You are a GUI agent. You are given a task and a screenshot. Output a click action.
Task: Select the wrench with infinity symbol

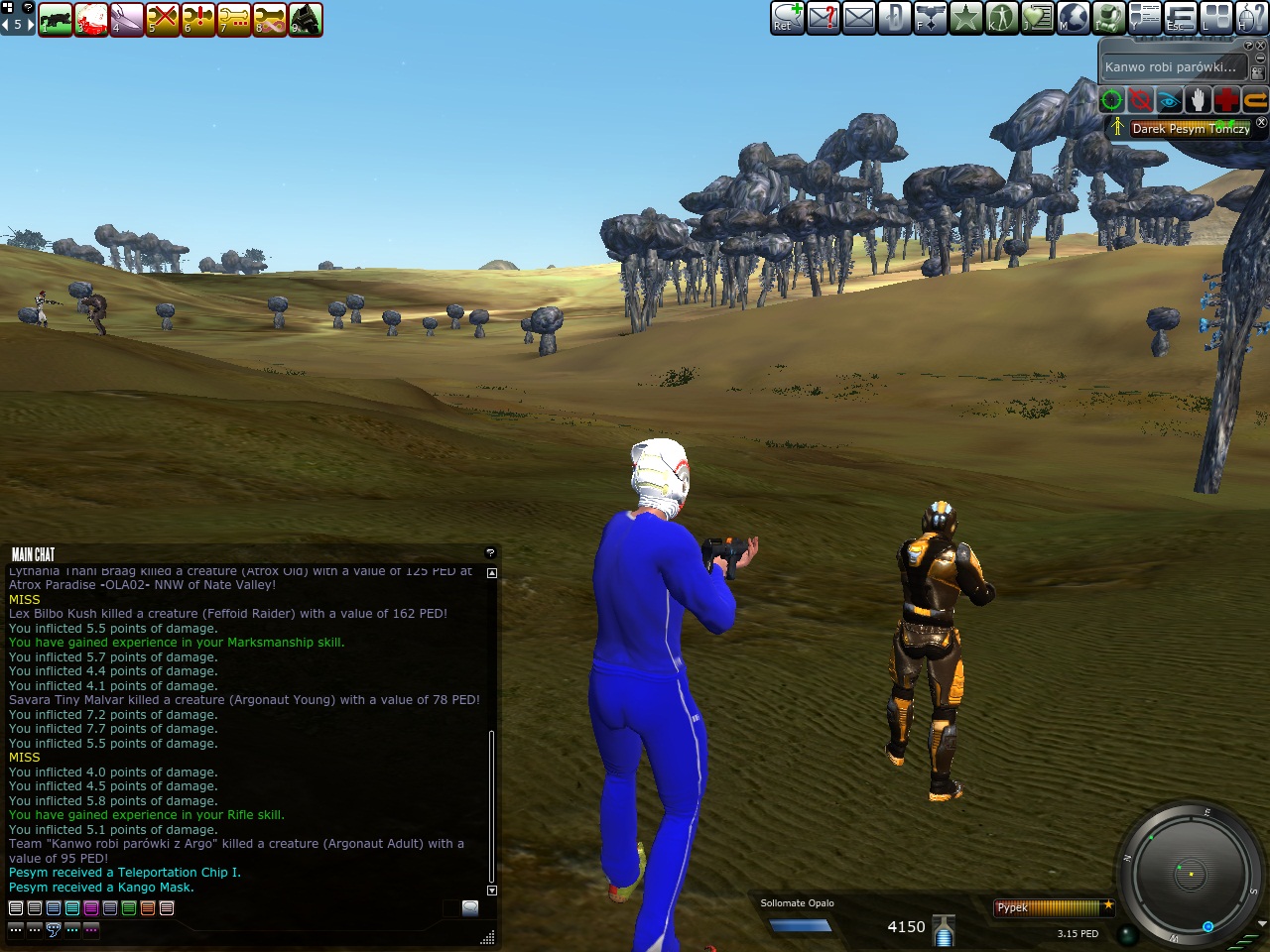click(270, 19)
